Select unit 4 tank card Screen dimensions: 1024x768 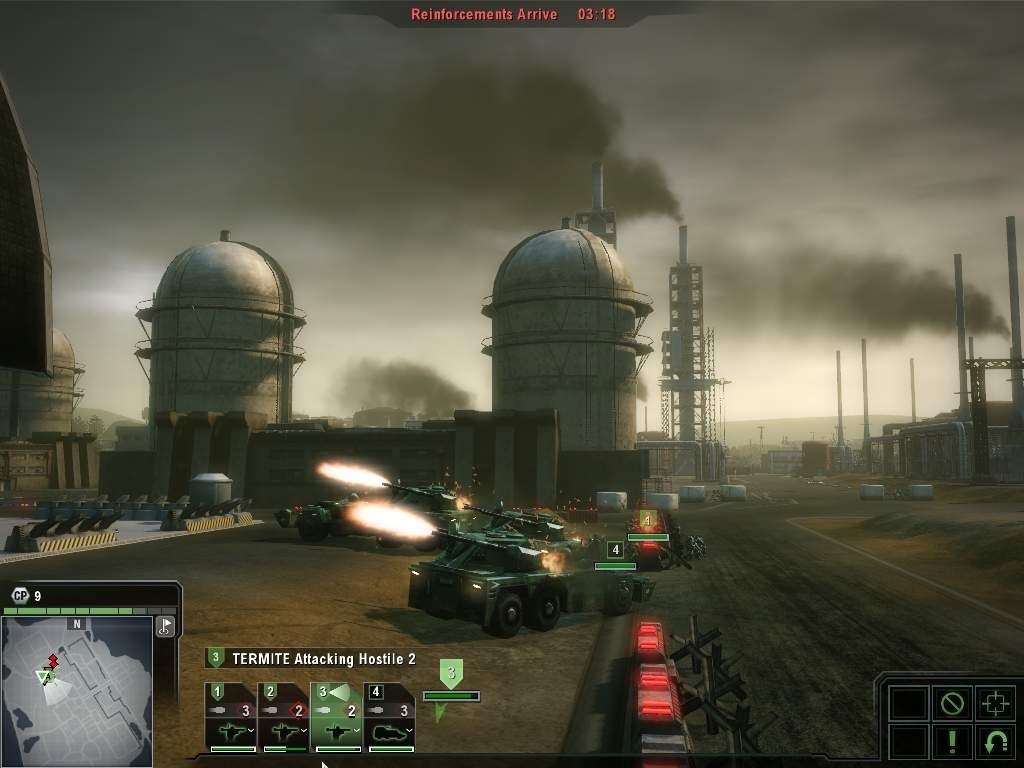389,717
